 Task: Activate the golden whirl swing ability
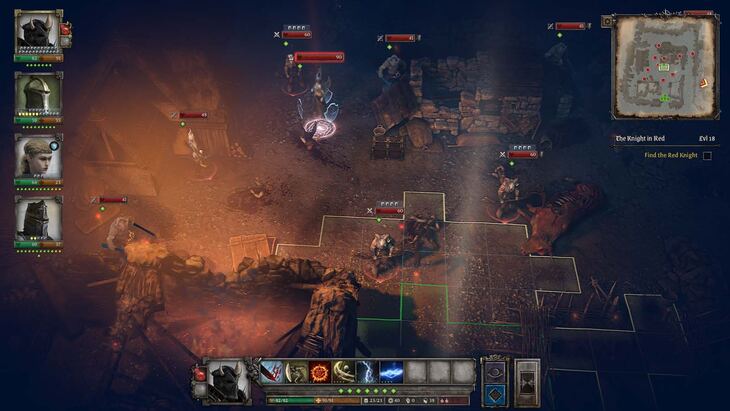pyautogui.click(x=344, y=372)
